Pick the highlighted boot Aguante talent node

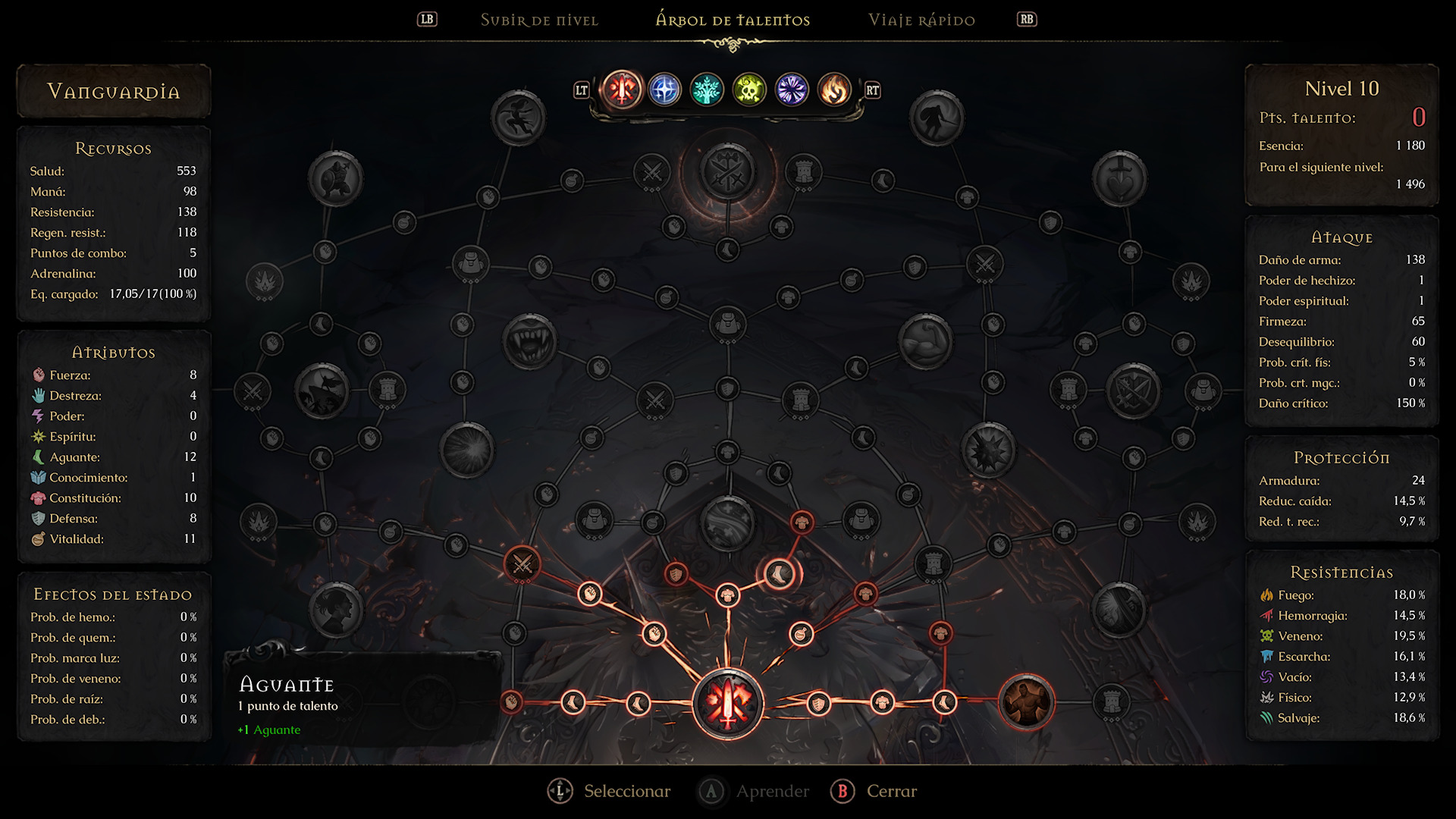(779, 574)
